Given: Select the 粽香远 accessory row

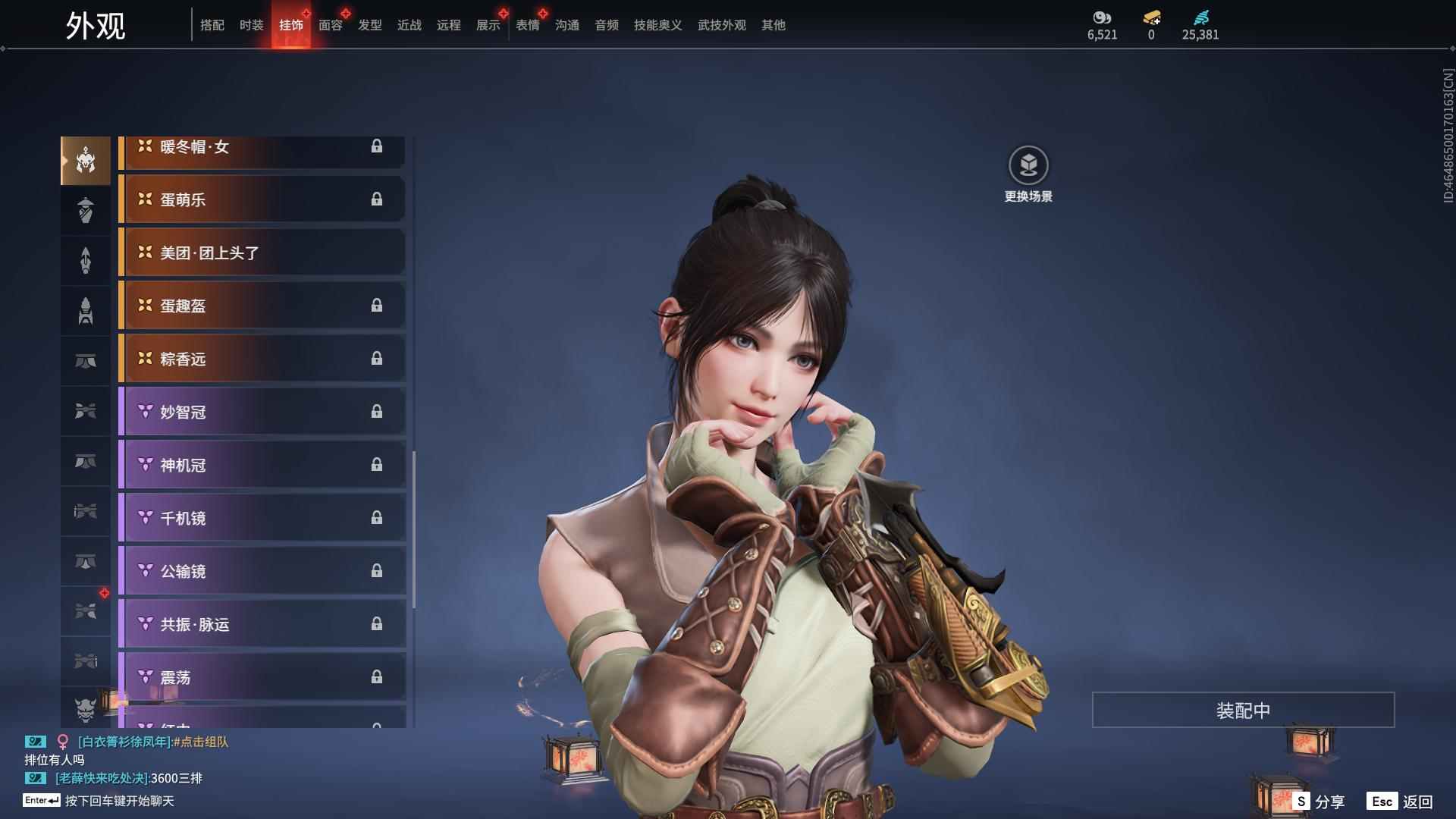Looking at the screenshot, I should (x=262, y=359).
